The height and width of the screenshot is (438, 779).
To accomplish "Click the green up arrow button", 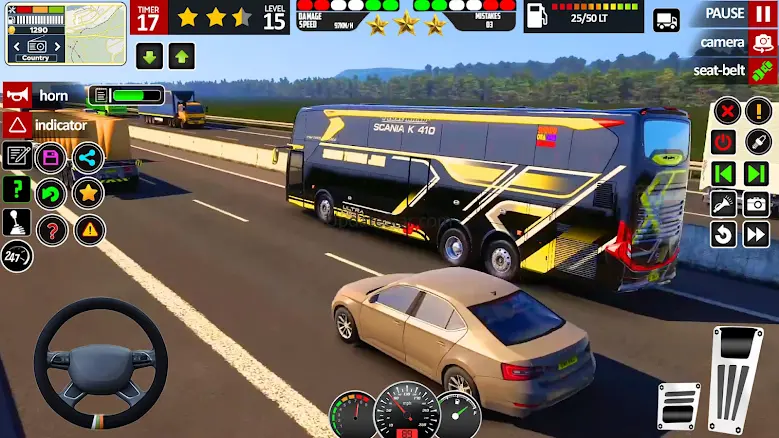I will point(181,56).
